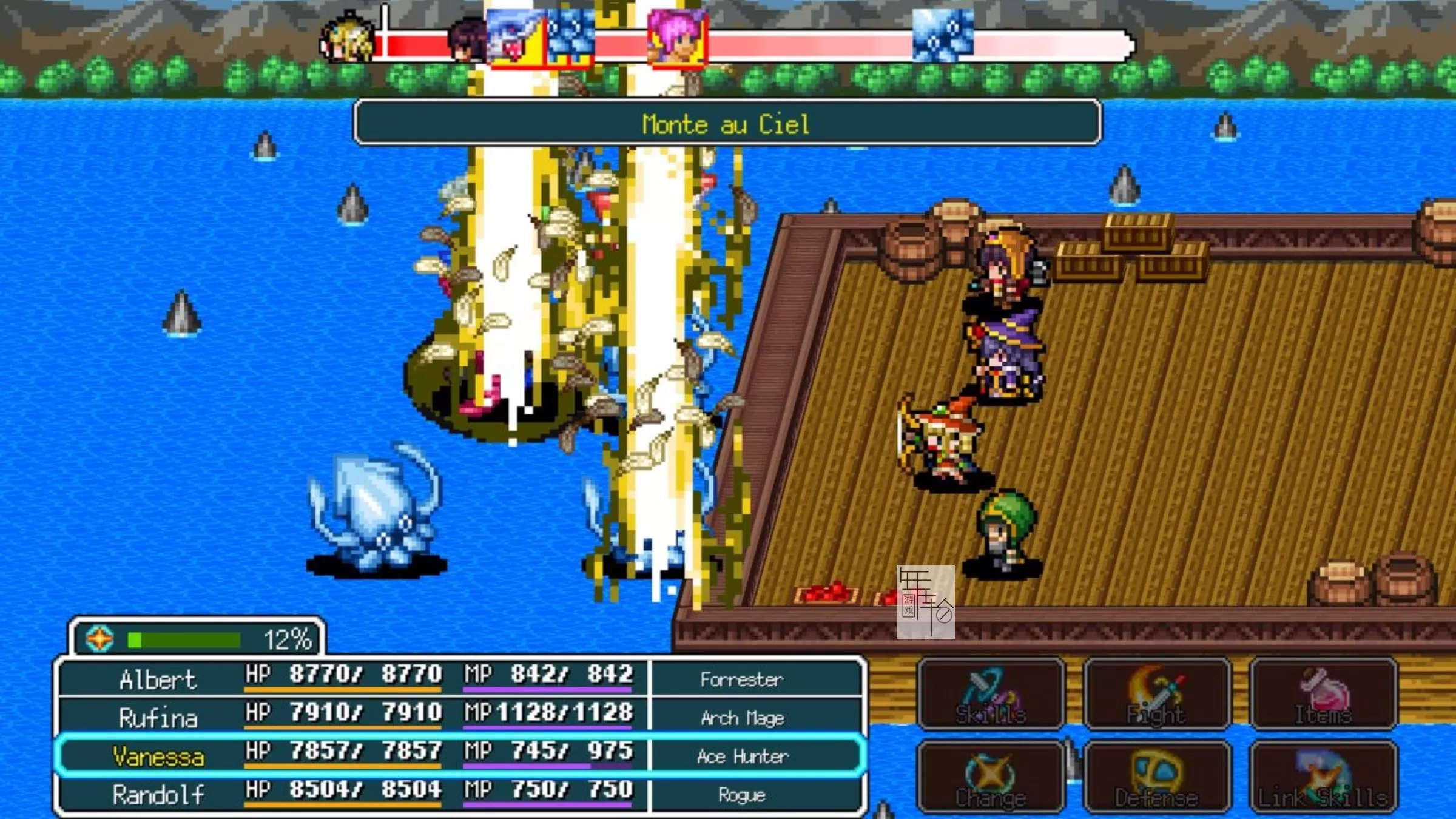Select Vanessa's highlighted party row

[461, 755]
